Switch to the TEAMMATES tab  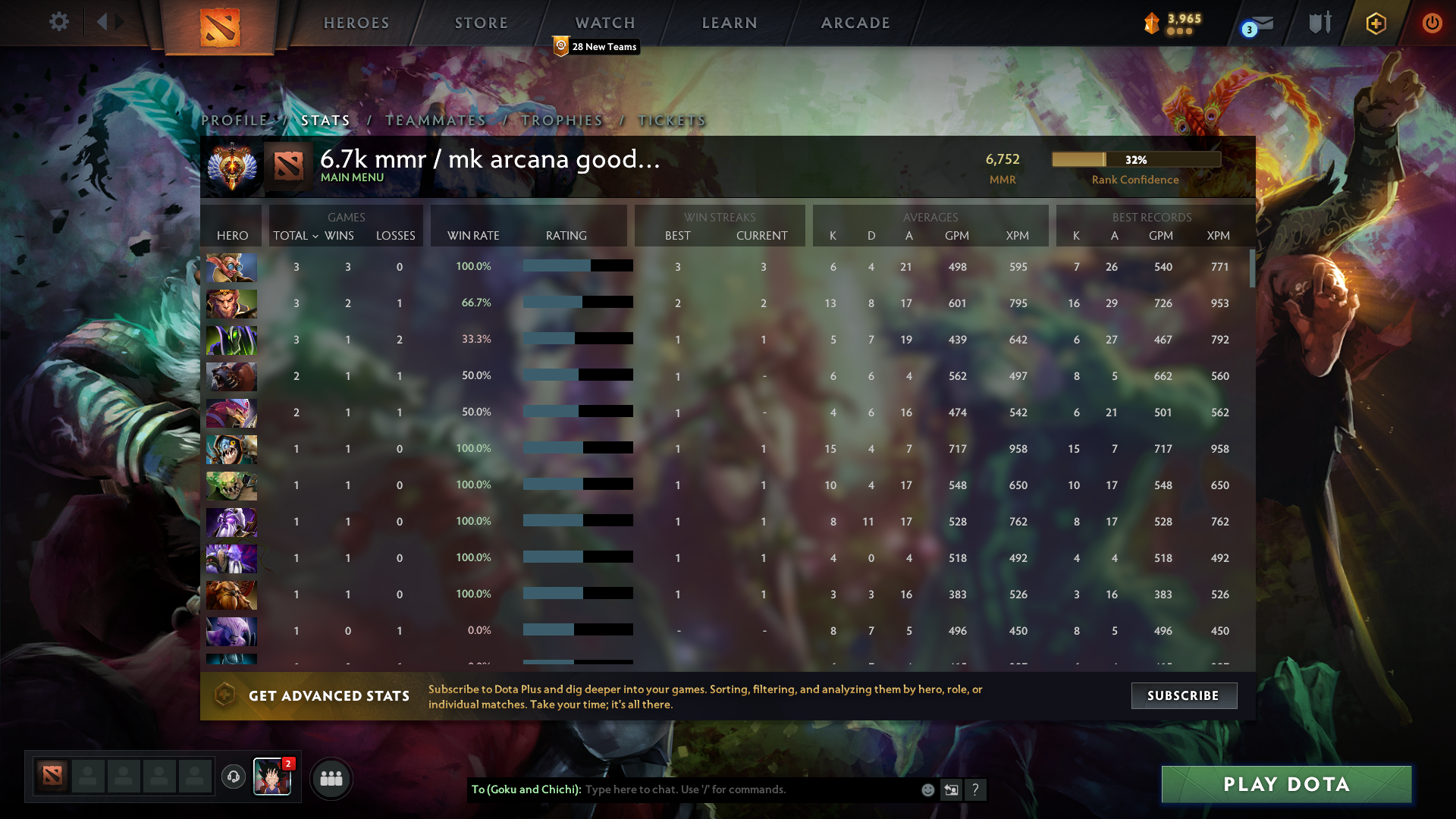435,120
